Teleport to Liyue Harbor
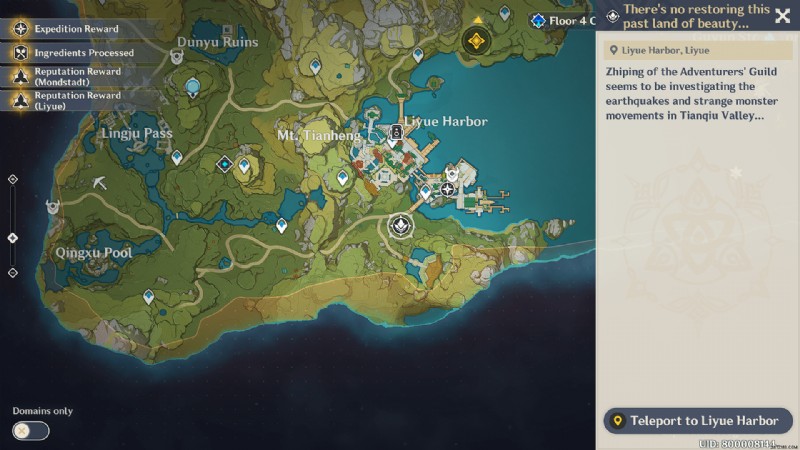 tap(697, 421)
